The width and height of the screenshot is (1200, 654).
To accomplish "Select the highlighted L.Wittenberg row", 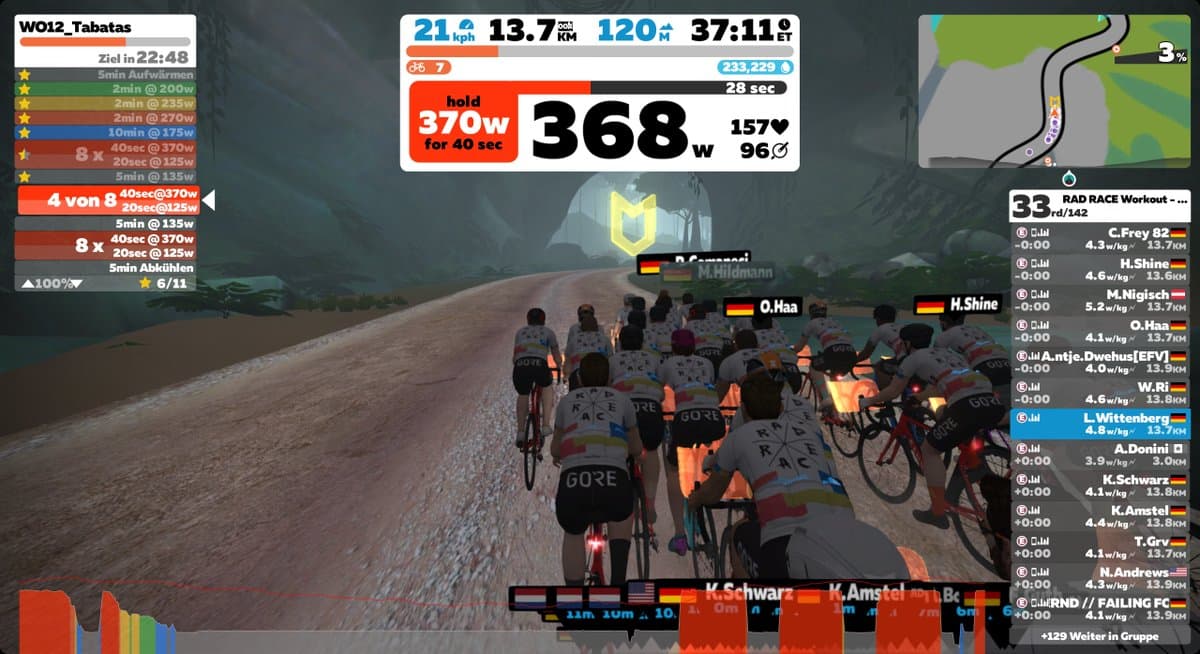I will (x=1099, y=423).
